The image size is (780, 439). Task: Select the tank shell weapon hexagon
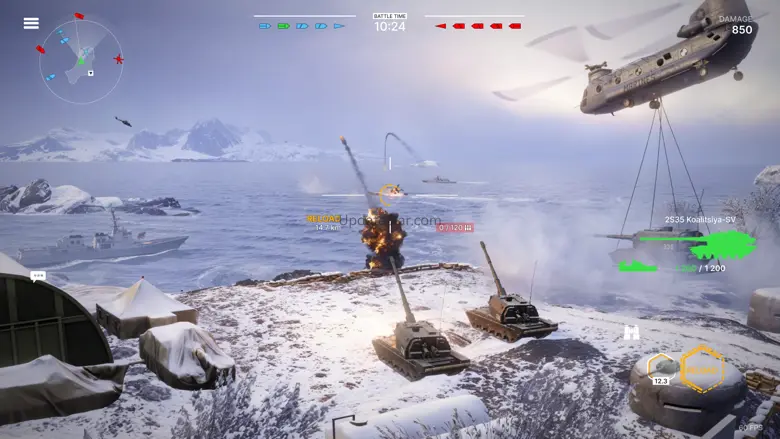660,368
